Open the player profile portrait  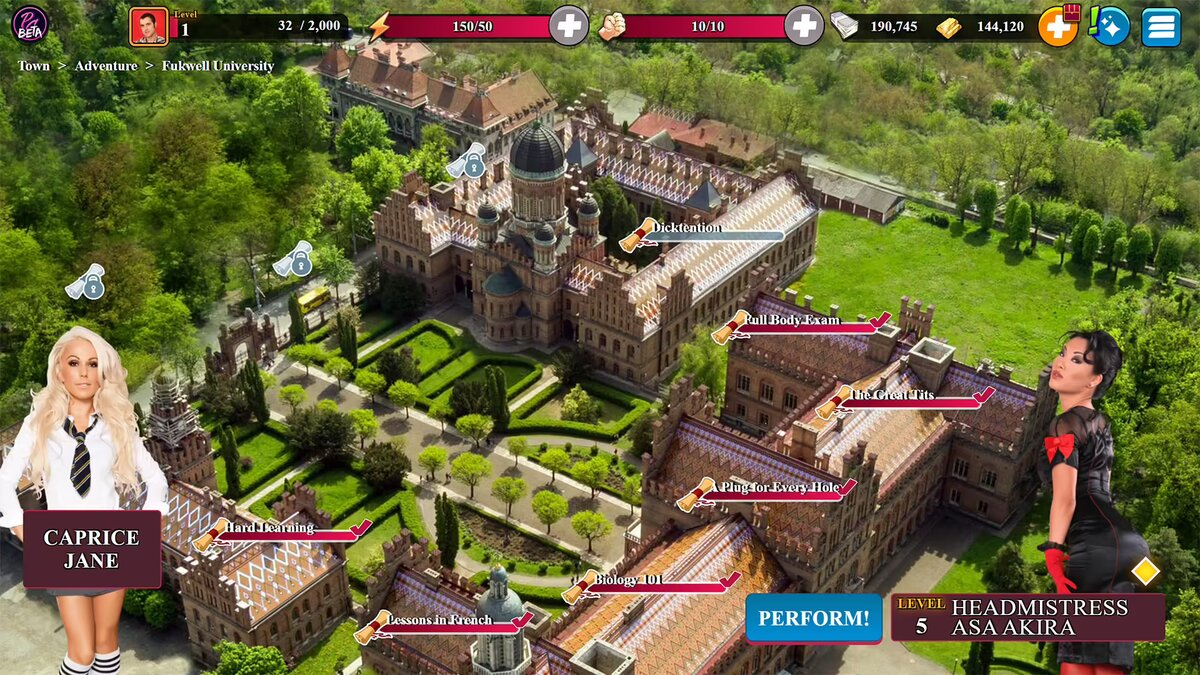tap(148, 26)
